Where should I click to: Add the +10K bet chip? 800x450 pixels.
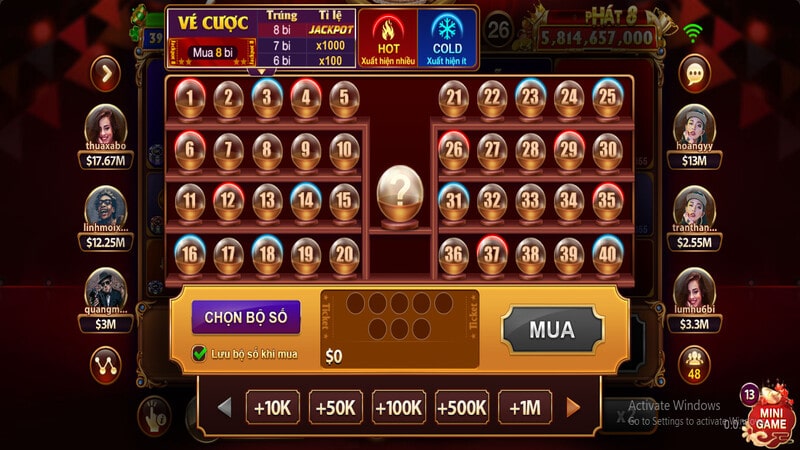(x=271, y=407)
